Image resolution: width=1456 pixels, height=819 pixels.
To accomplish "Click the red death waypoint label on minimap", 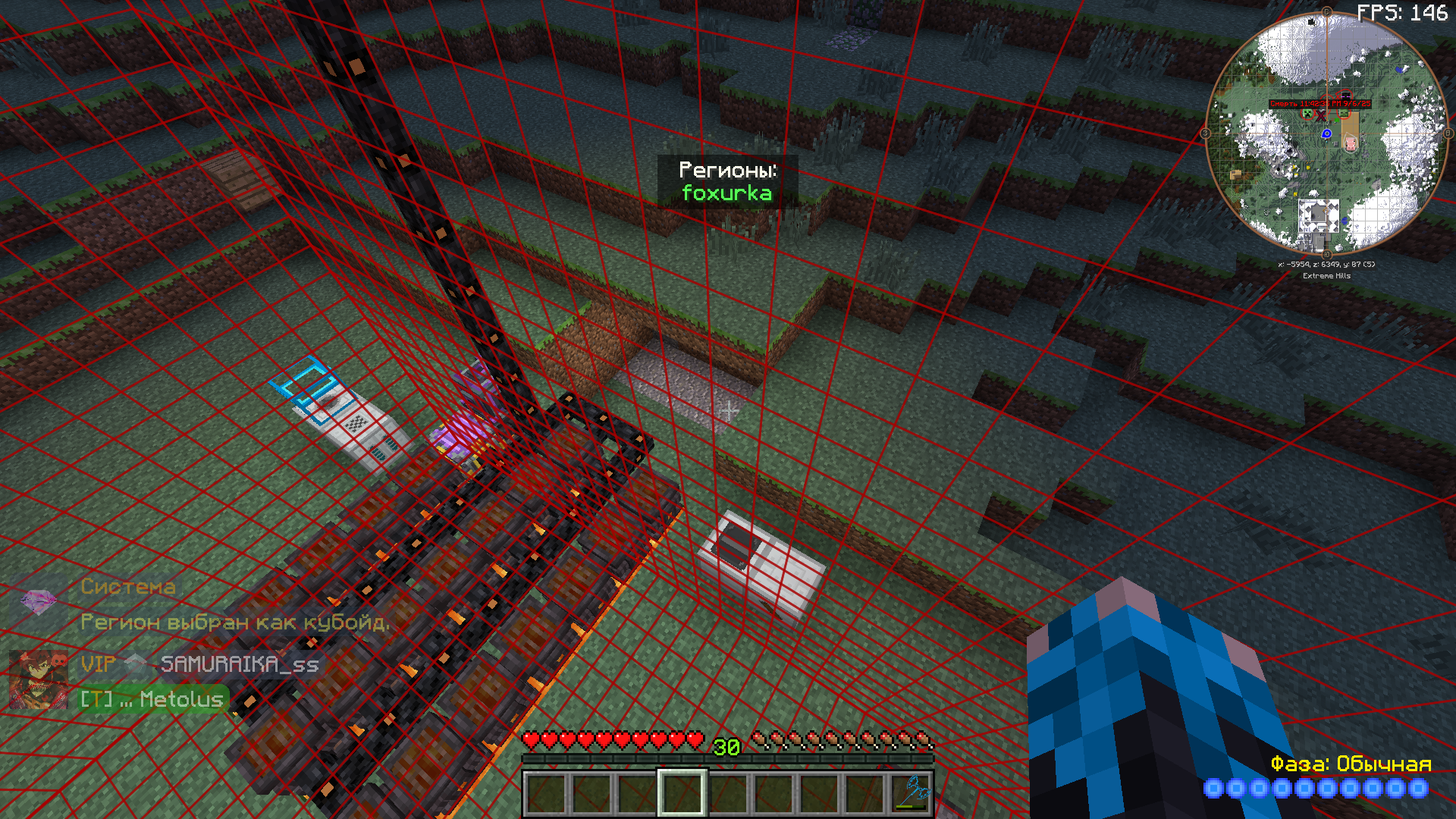I will coord(1319,104).
